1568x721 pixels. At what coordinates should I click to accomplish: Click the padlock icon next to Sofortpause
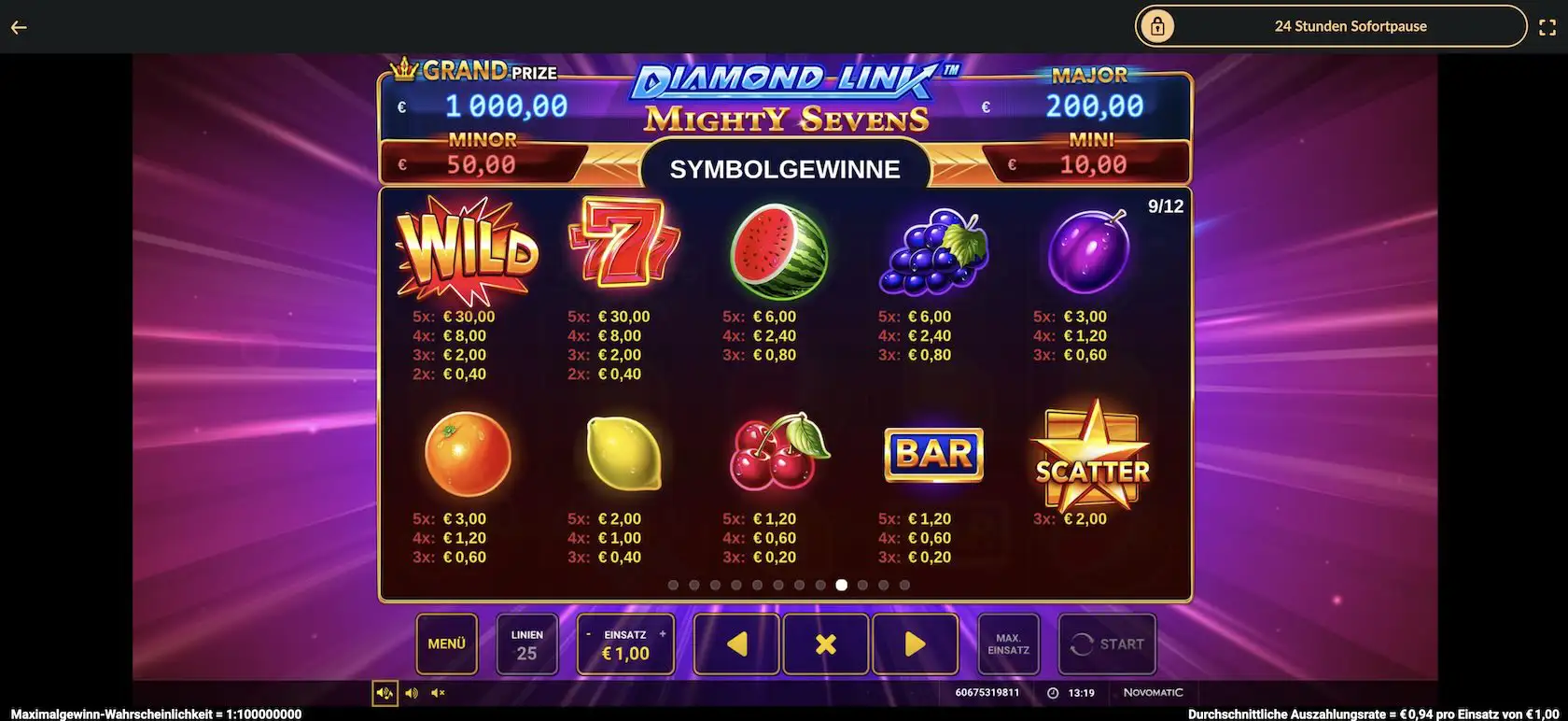point(1157,26)
